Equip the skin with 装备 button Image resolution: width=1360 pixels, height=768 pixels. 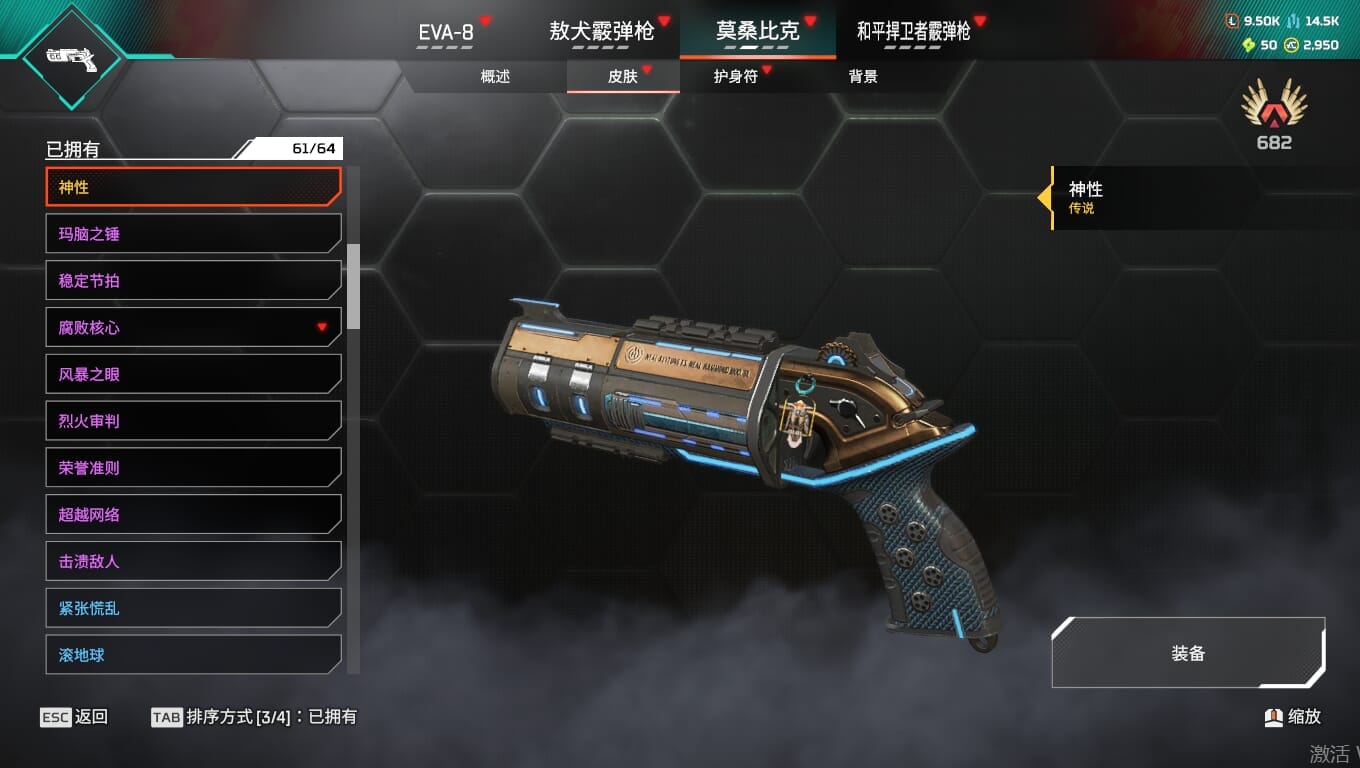1188,653
